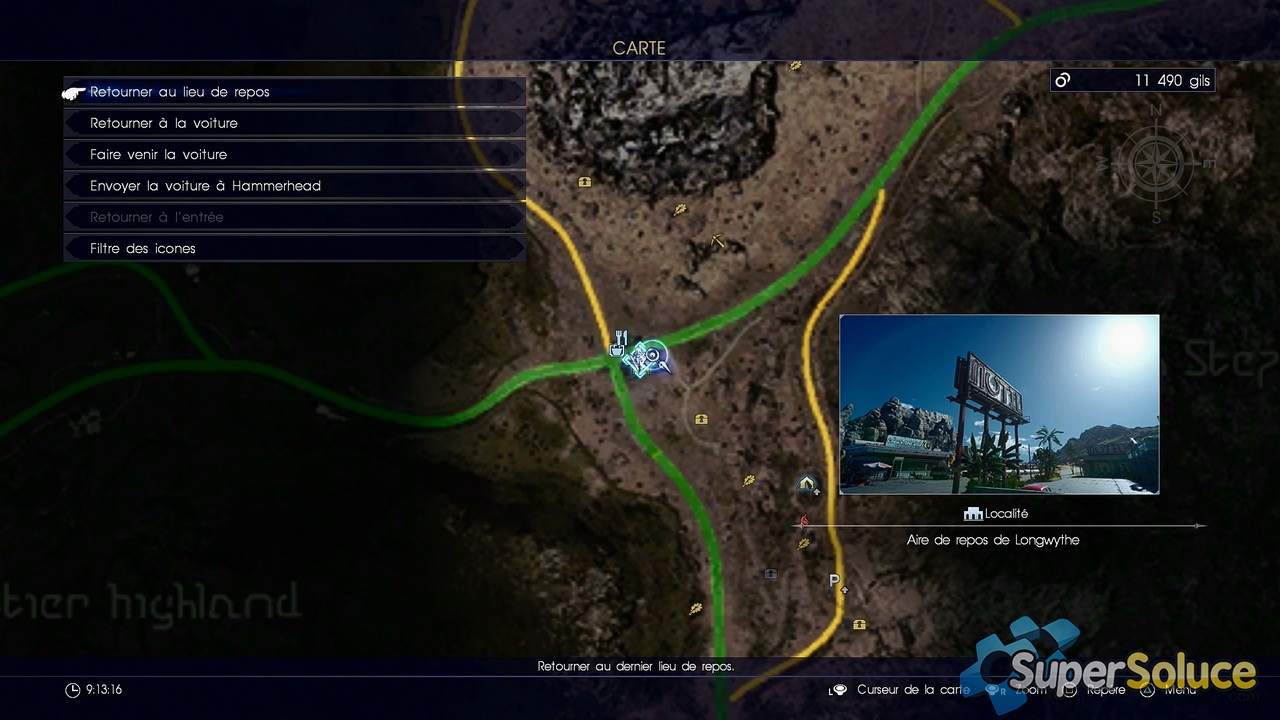Select the parking spot P icon

834,580
